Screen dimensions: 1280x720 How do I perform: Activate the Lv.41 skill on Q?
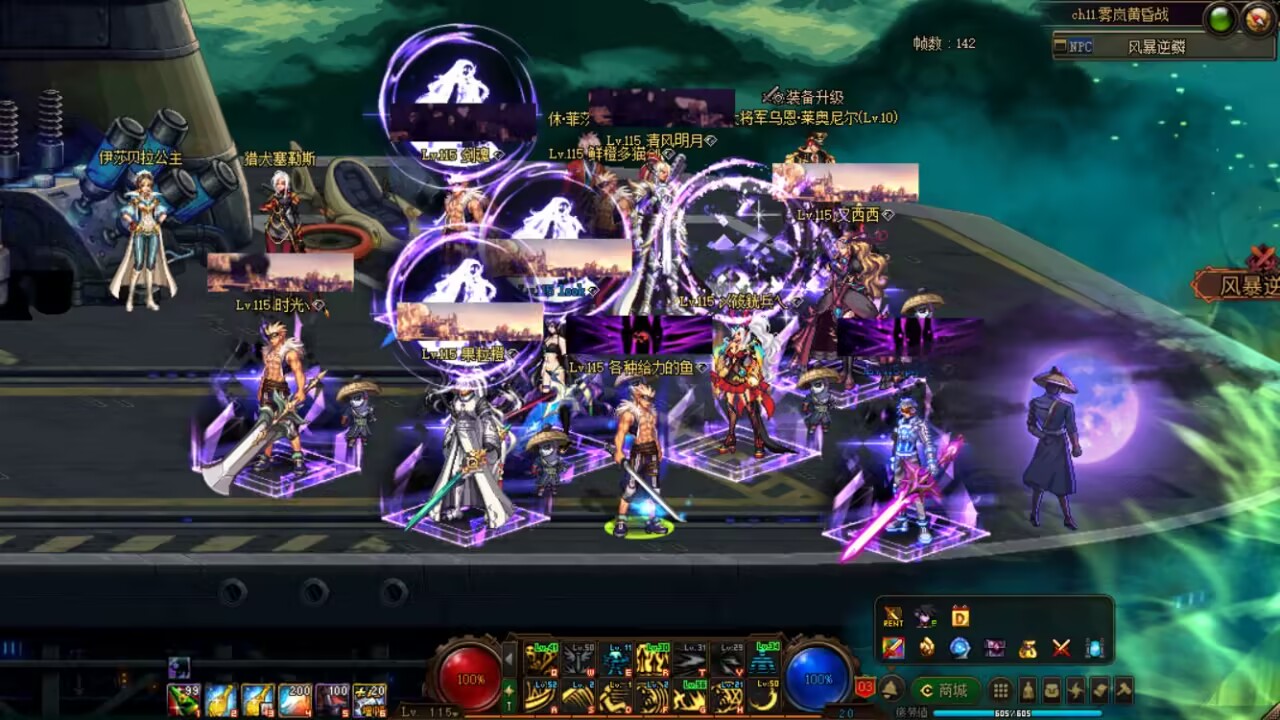click(x=541, y=659)
